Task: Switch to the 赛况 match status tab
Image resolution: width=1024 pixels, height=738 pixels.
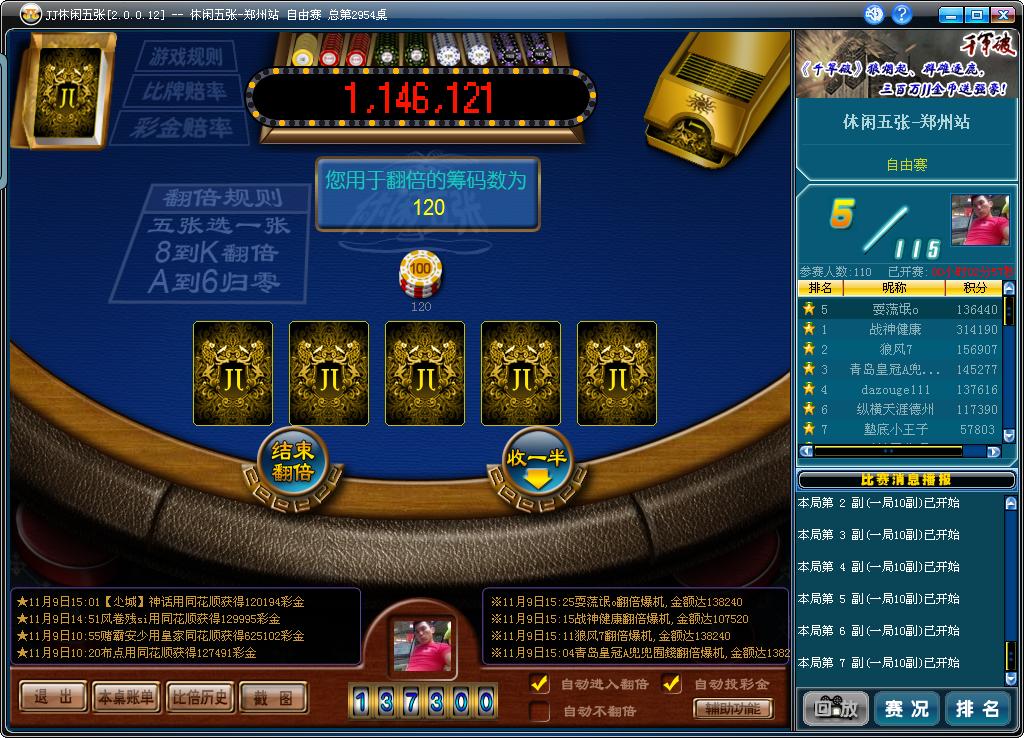Action: tap(907, 708)
